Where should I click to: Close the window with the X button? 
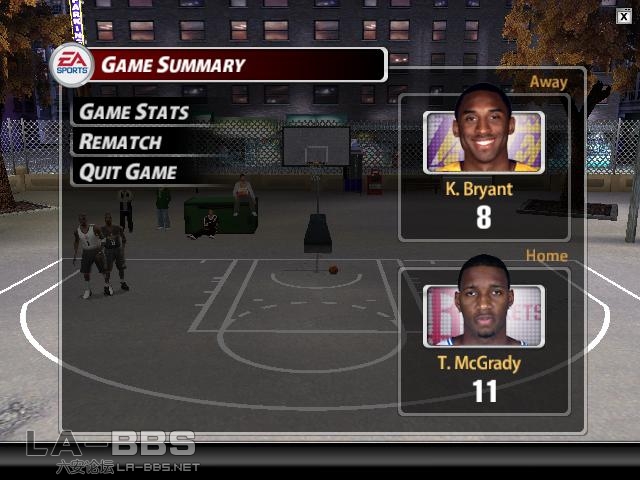(x=623, y=15)
